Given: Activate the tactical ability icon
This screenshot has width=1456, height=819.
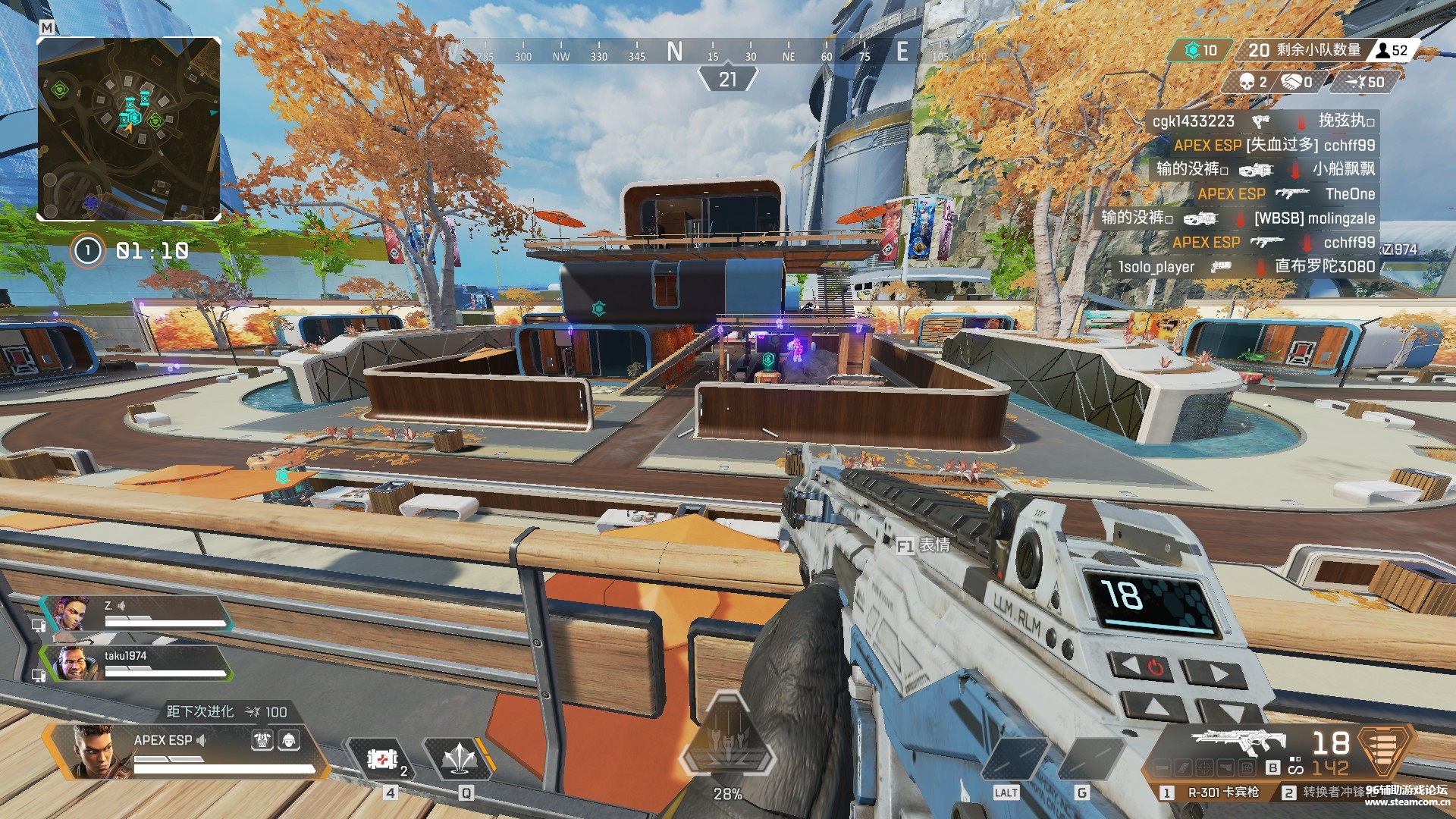Looking at the screenshot, I should pos(459,758).
